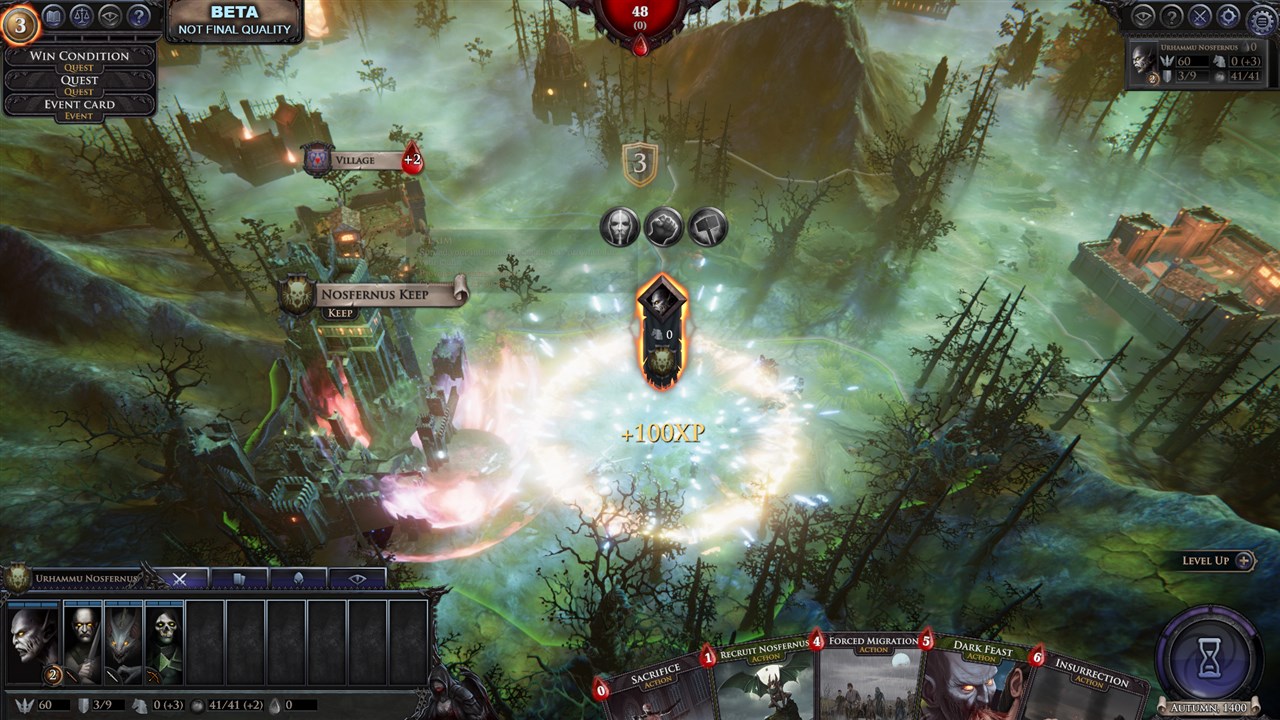1280x720 pixels.
Task: Toggle the eye visibility icon top-right
Action: click(x=1143, y=17)
